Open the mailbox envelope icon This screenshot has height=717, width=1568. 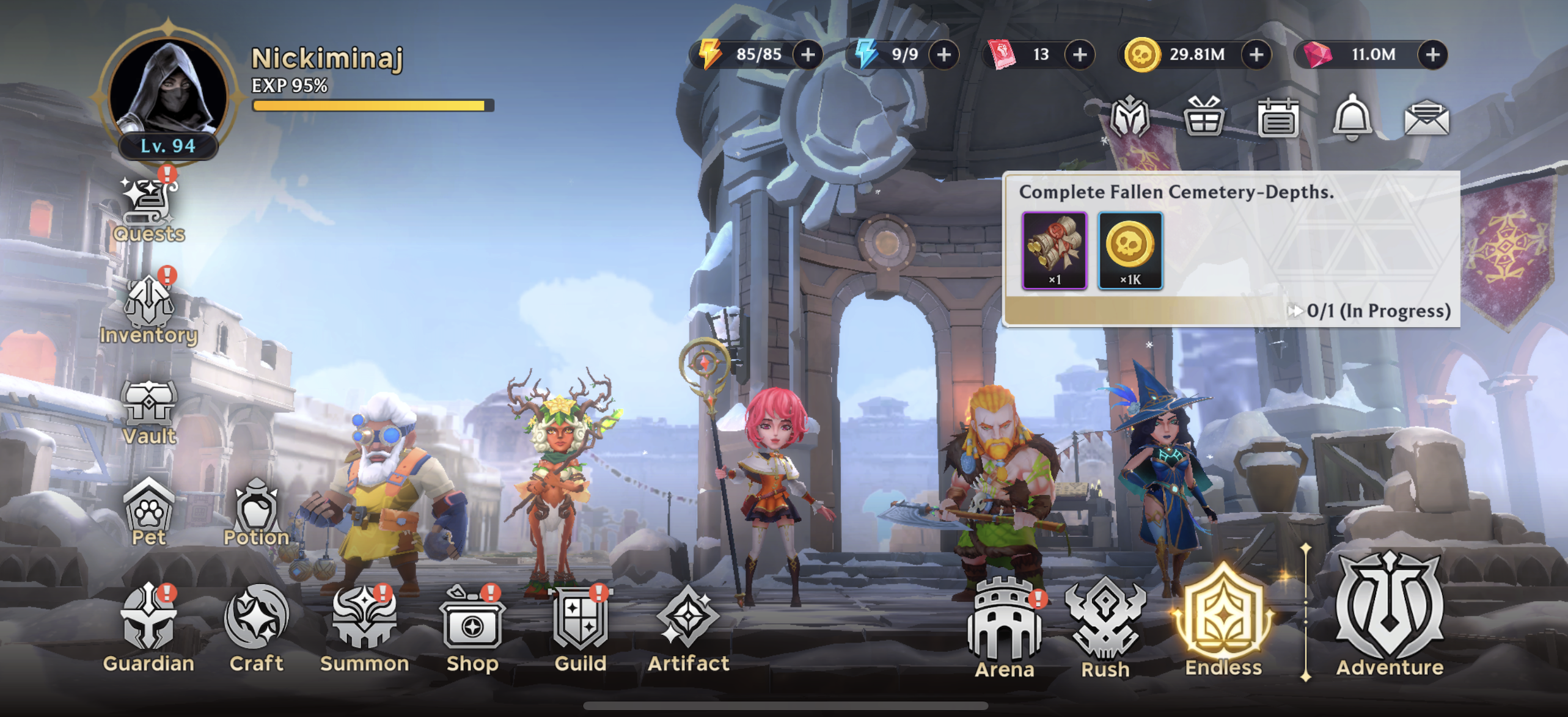[1426, 117]
